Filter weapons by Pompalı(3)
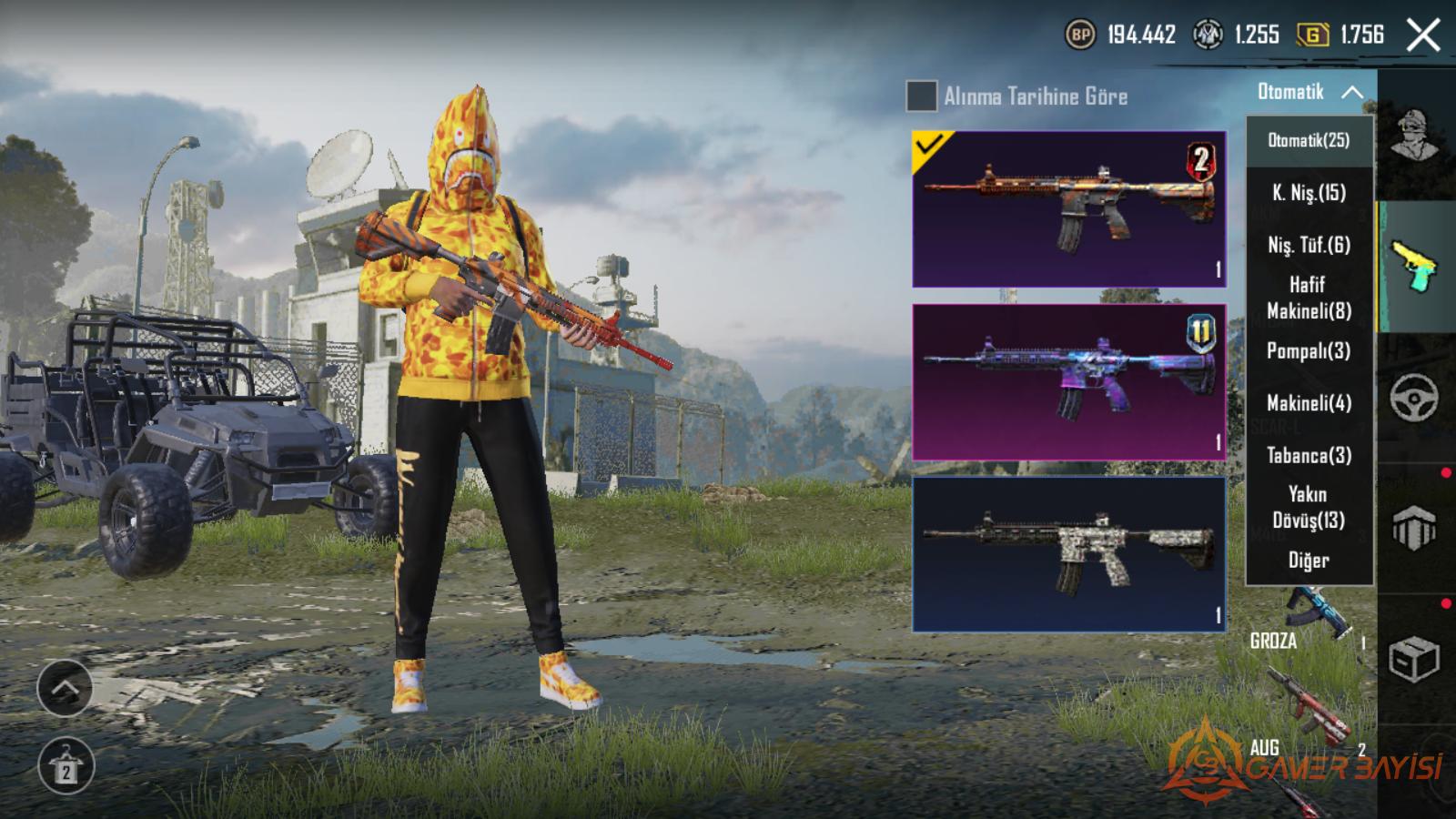This screenshot has height=819, width=1456. pyautogui.click(x=1309, y=351)
